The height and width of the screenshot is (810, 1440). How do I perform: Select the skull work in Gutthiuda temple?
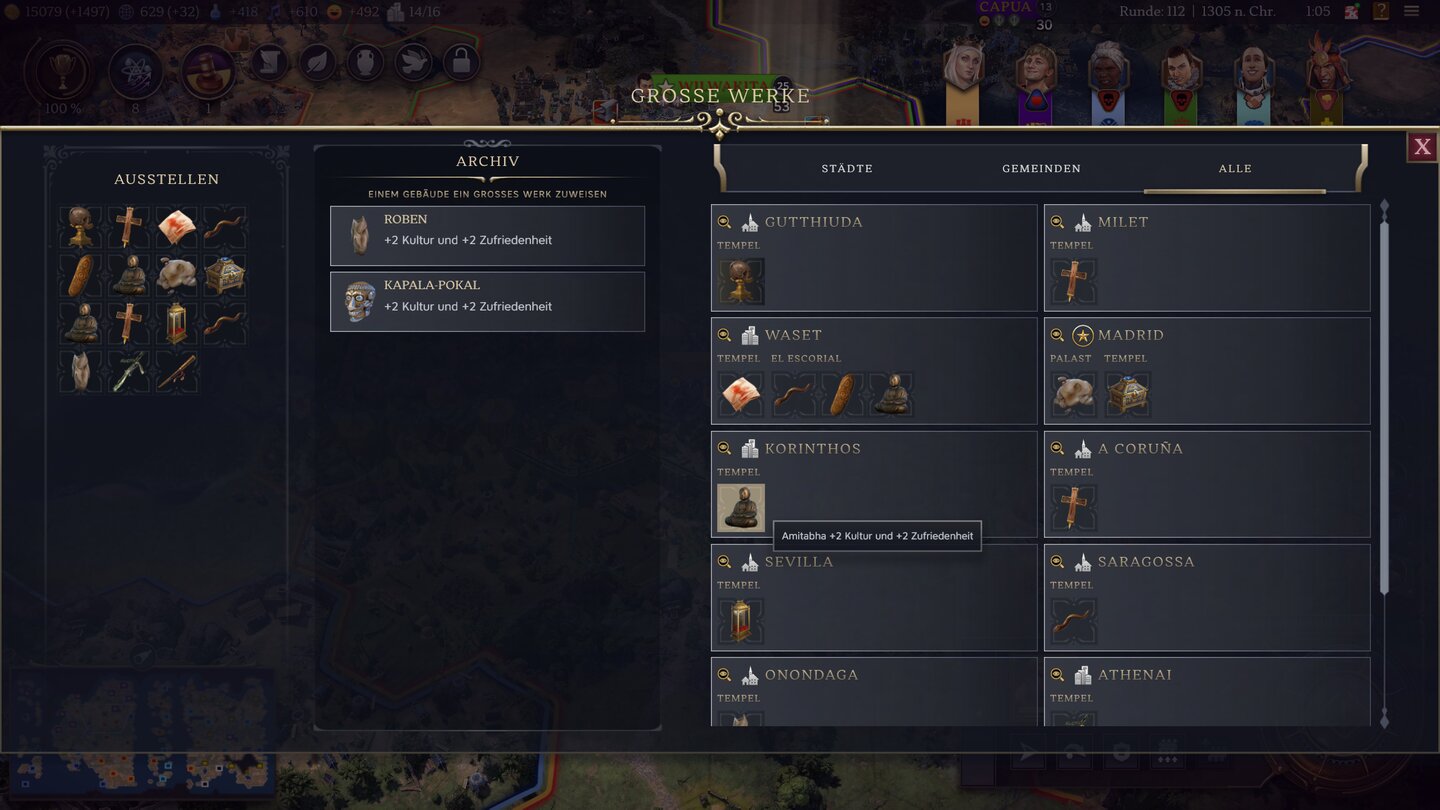(741, 282)
